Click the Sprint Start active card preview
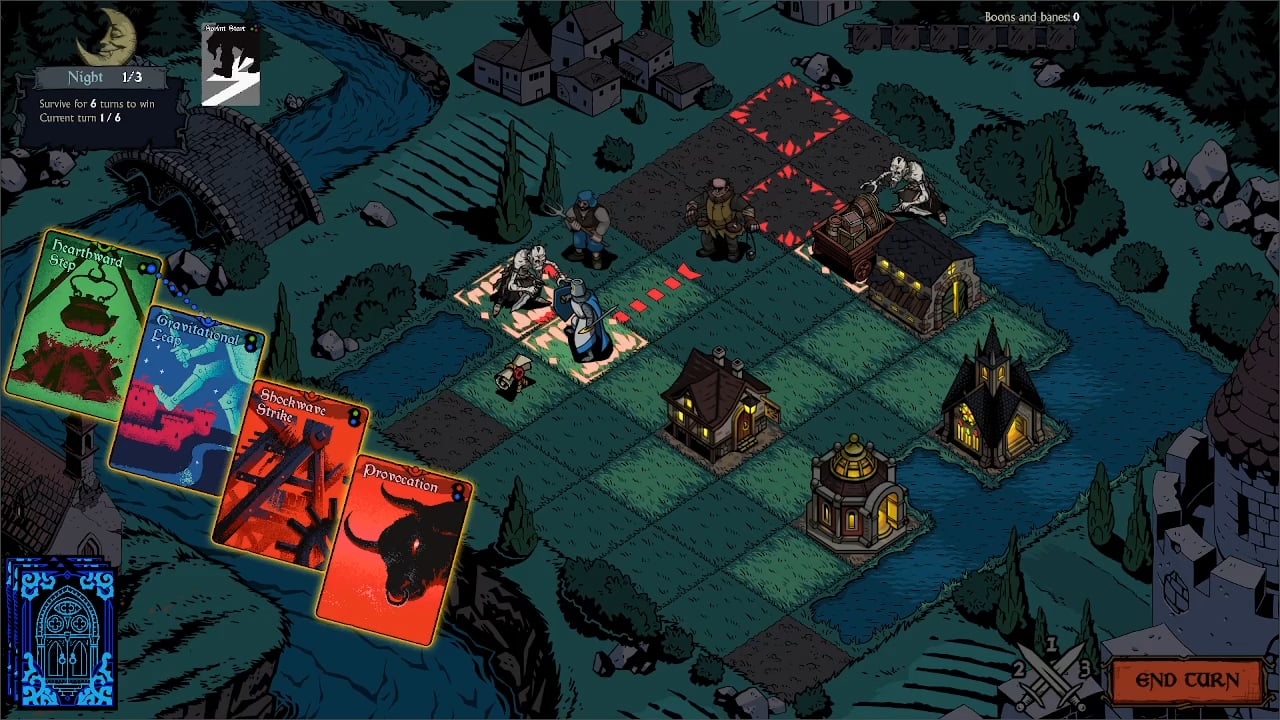 click(230, 65)
